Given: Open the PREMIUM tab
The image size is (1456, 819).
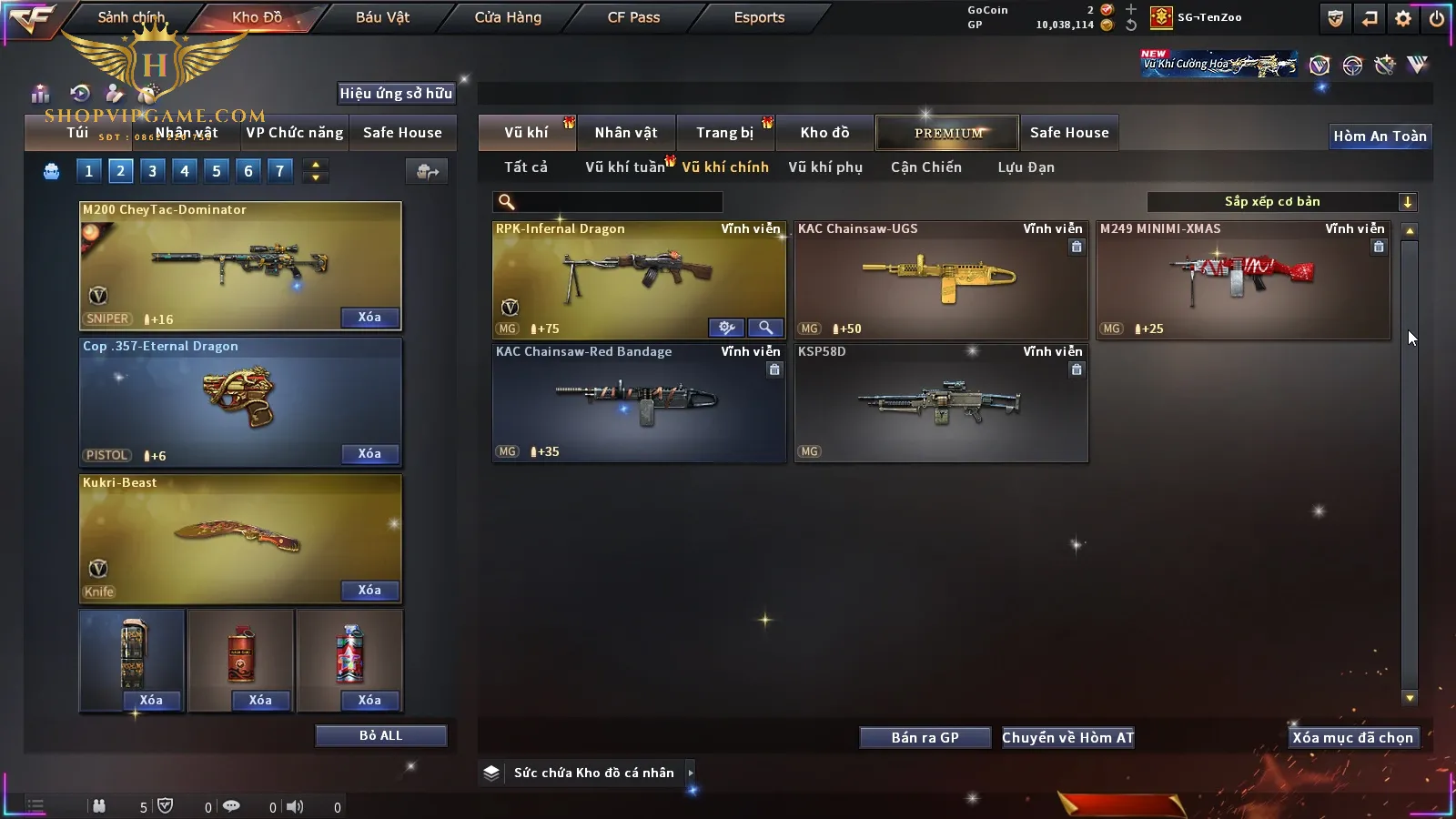Looking at the screenshot, I should click(947, 133).
